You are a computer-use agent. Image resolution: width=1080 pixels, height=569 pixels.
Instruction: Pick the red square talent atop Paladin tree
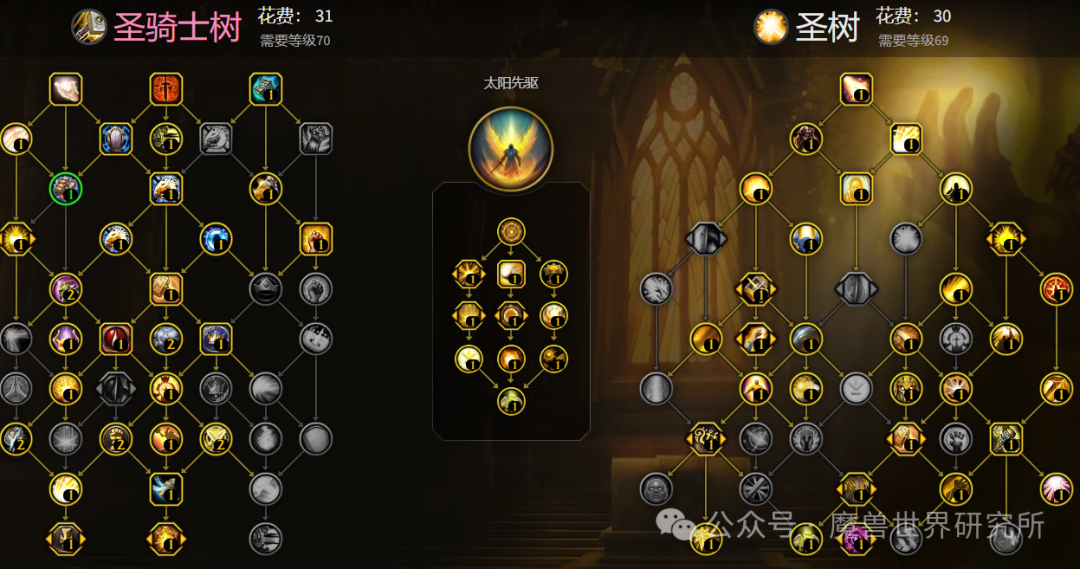[166, 89]
